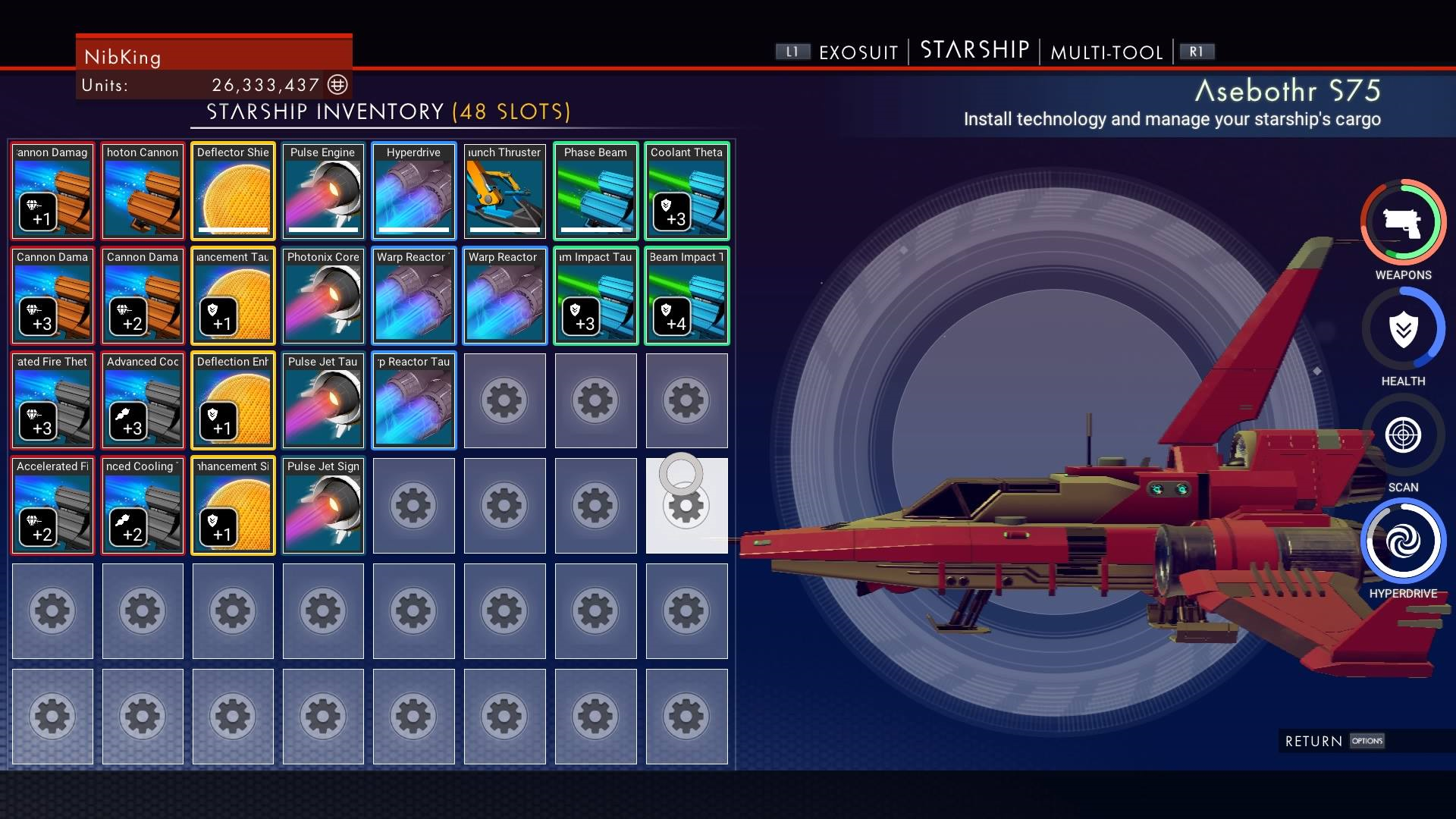Click the Coolant Theta upgrade slot

click(686, 191)
